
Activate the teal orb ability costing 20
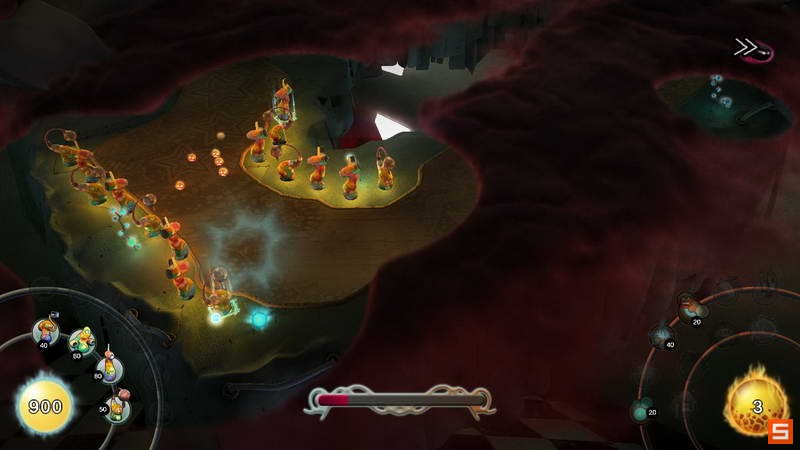coord(643,409)
